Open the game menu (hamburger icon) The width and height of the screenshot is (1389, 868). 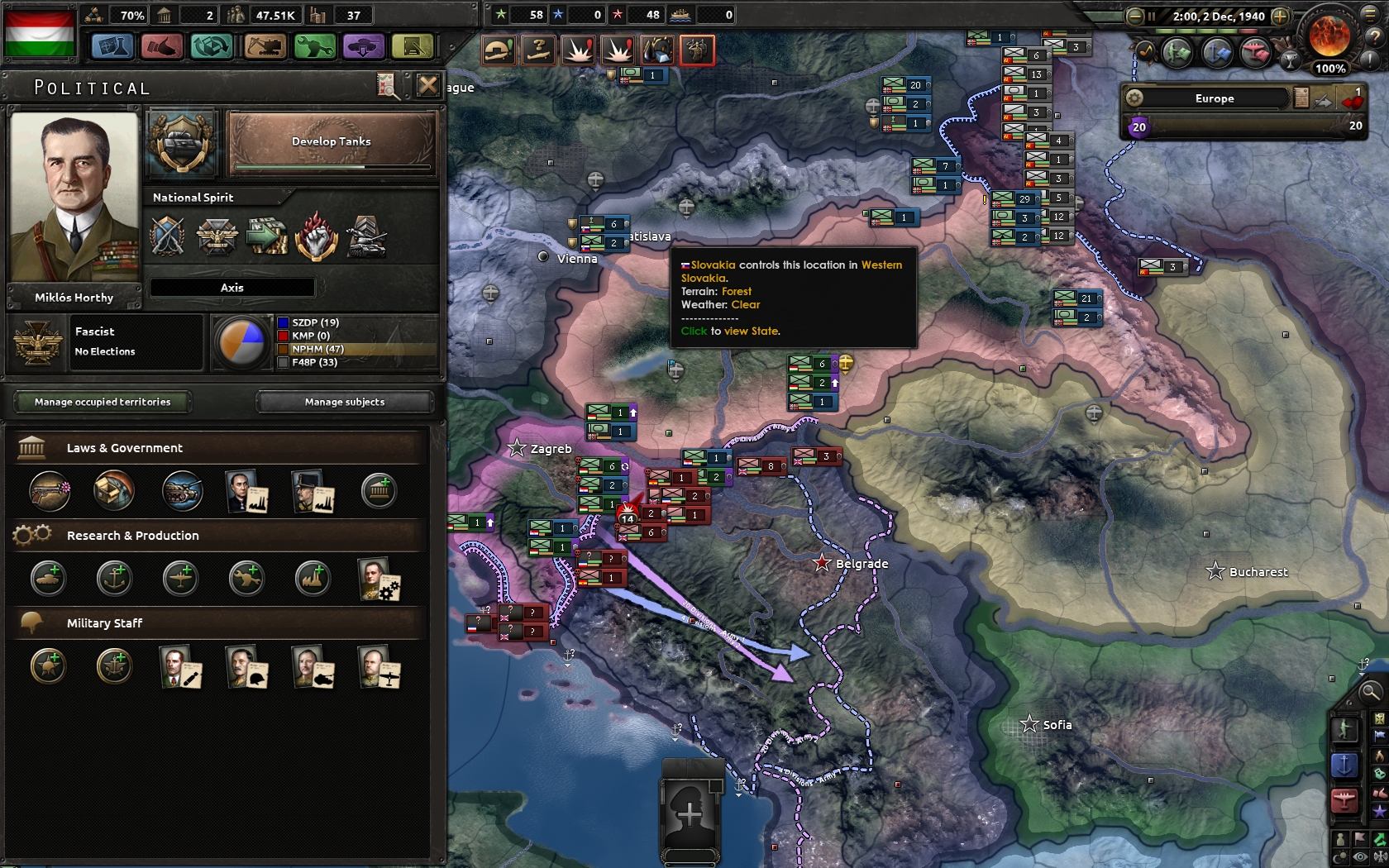(x=1369, y=15)
